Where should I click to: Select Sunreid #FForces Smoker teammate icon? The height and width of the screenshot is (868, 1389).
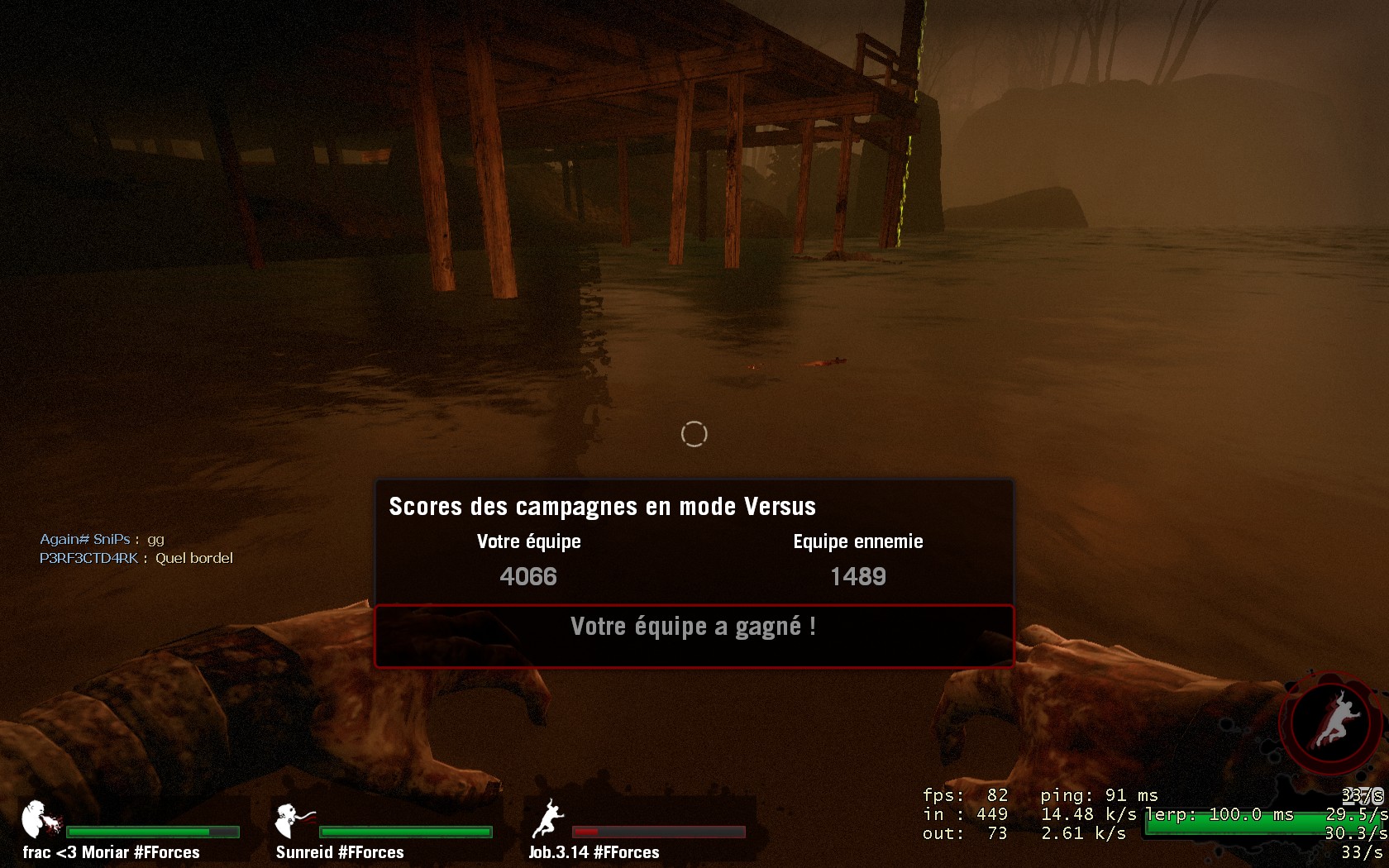(x=293, y=820)
